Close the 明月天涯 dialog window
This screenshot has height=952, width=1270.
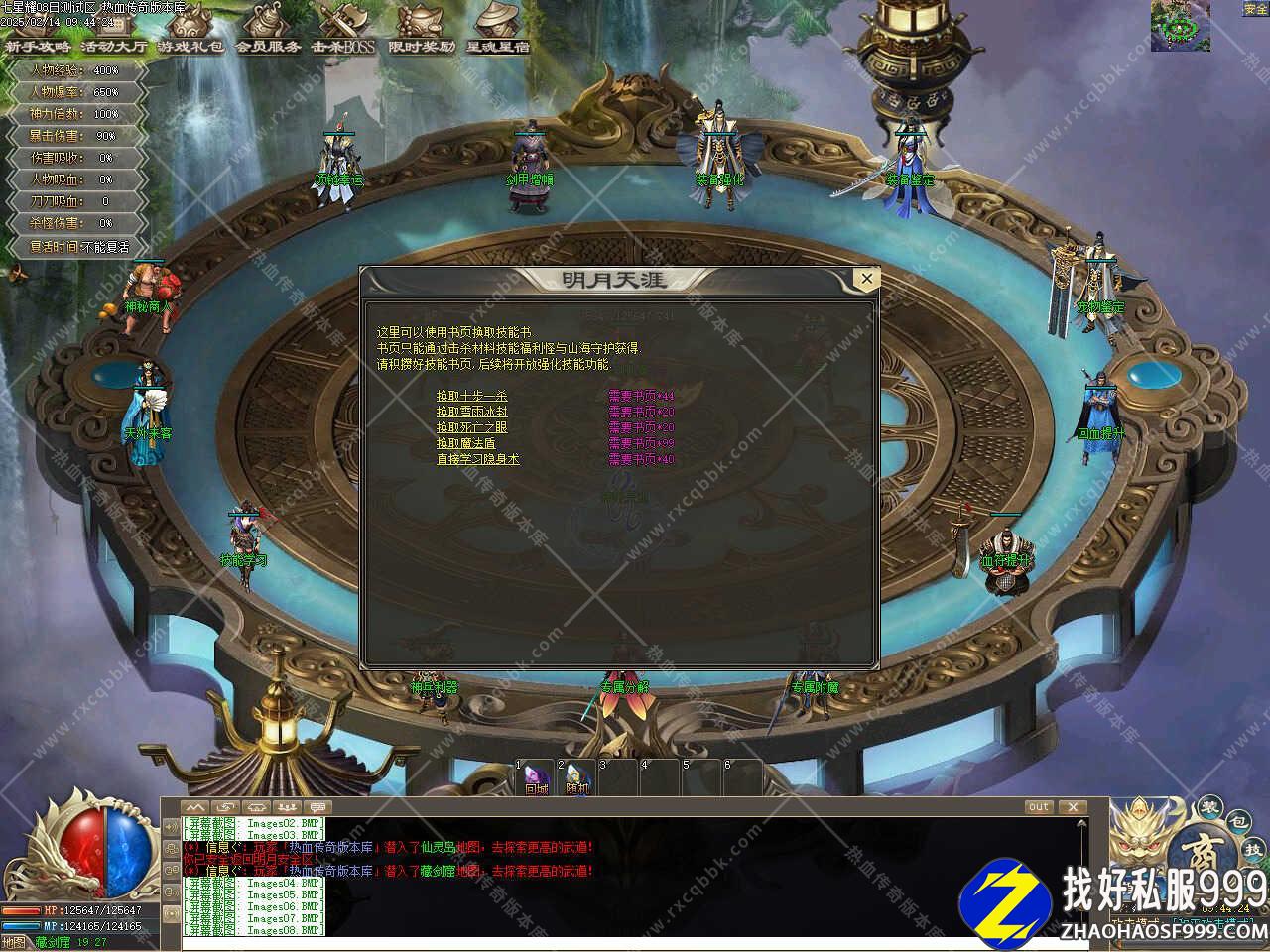coord(866,280)
